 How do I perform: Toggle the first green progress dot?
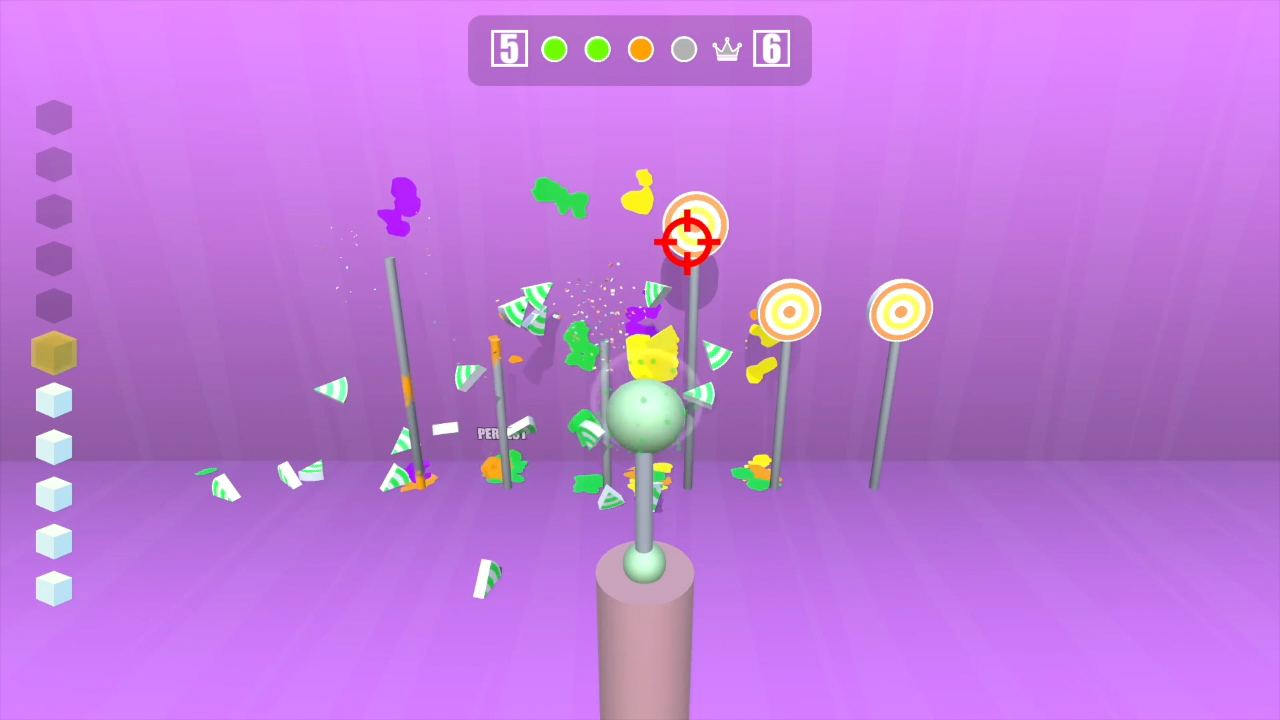pyautogui.click(x=553, y=49)
